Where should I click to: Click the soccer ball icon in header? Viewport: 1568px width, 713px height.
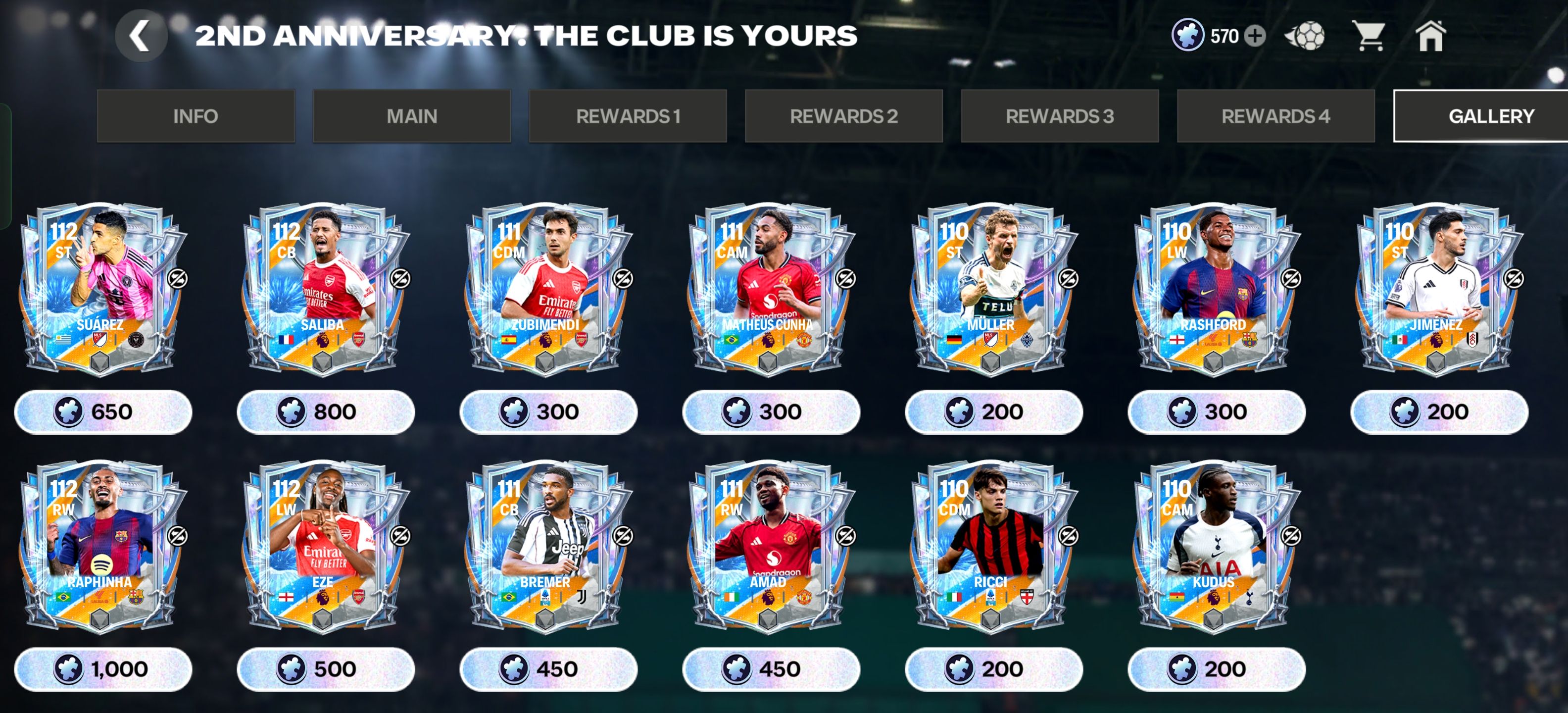click(x=1305, y=36)
